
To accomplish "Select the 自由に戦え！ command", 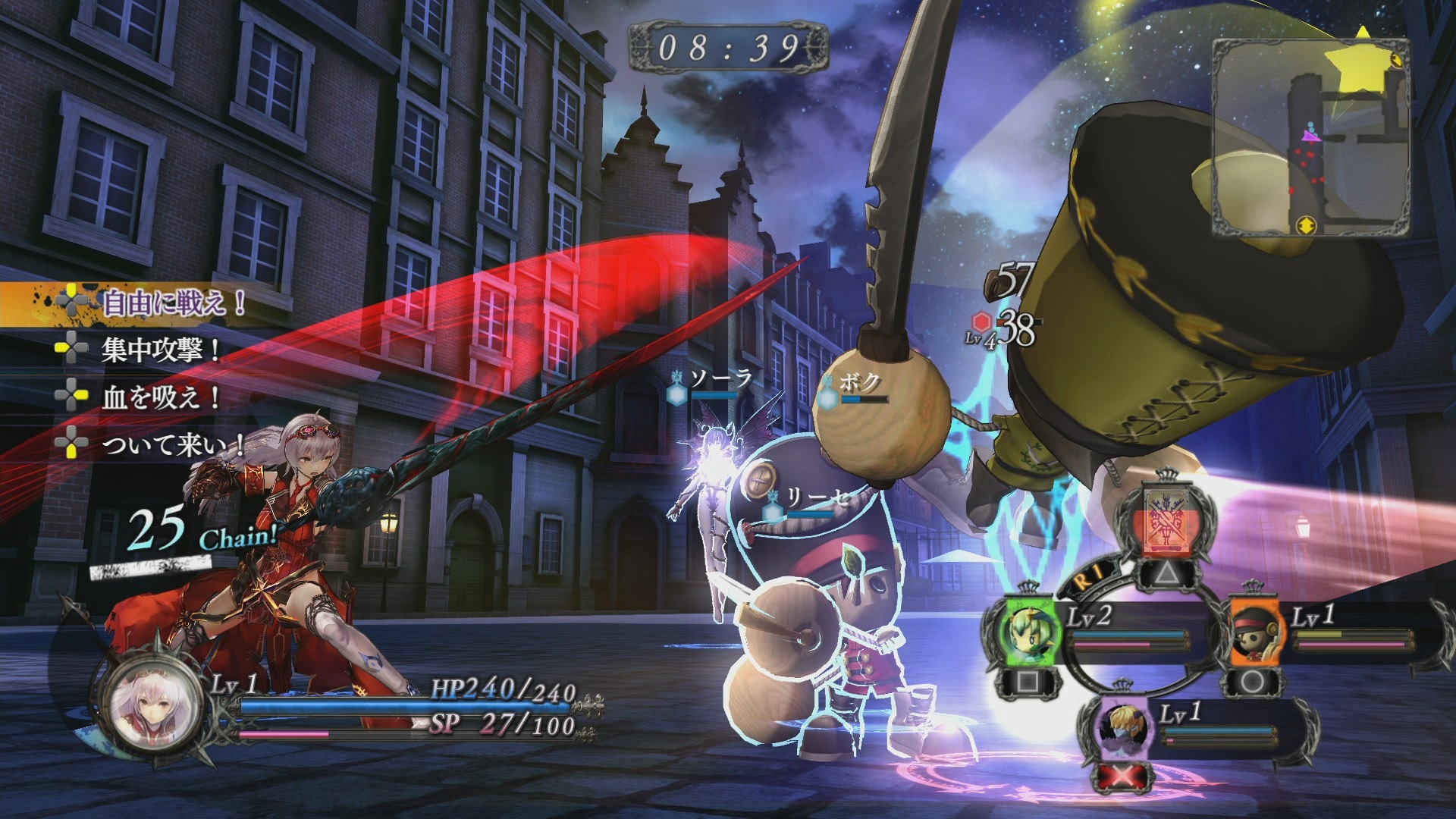I will pyautogui.click(x=173, y=304).
